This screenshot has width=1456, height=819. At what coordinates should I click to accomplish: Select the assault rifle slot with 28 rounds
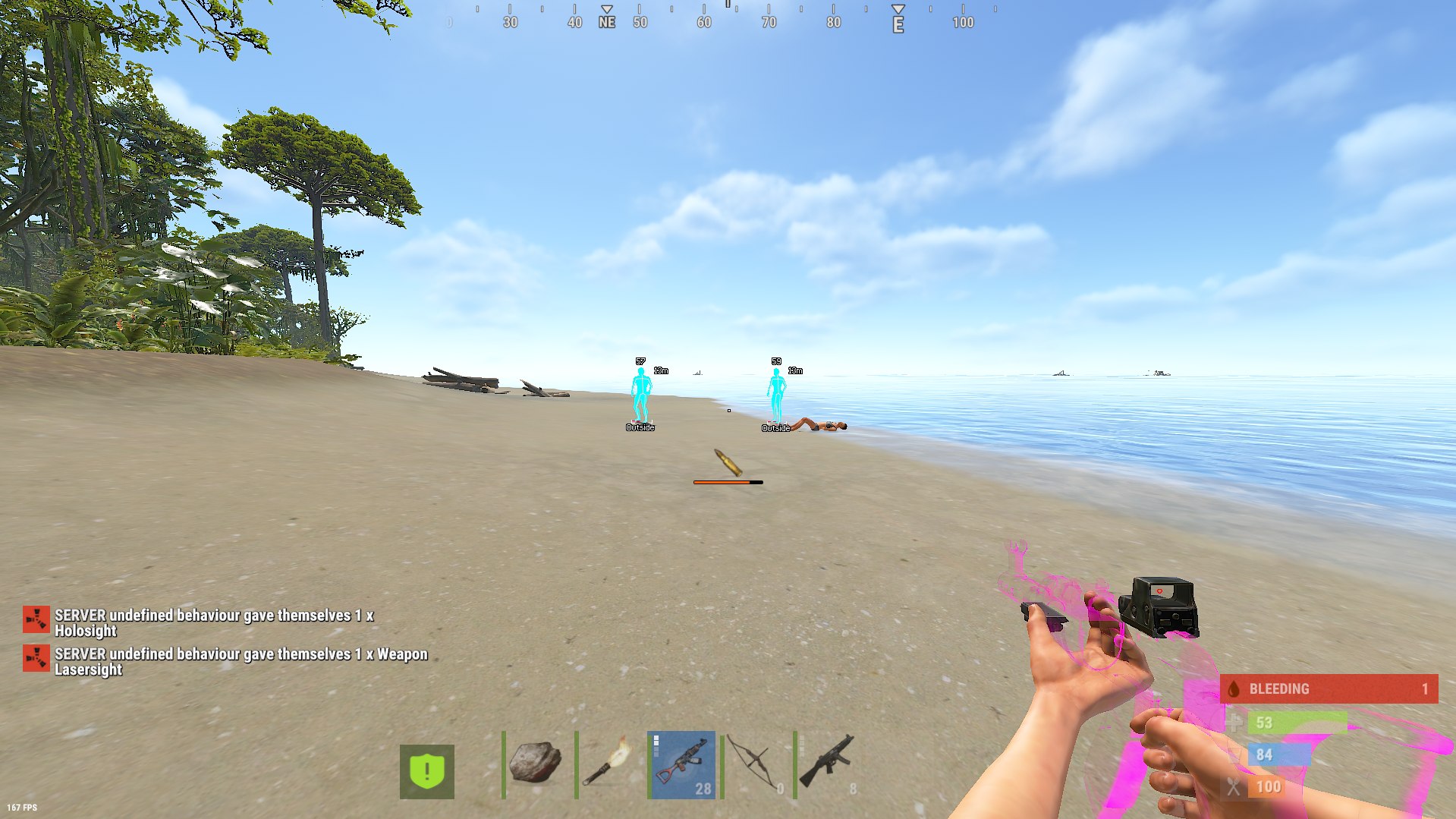coord(682,764)
